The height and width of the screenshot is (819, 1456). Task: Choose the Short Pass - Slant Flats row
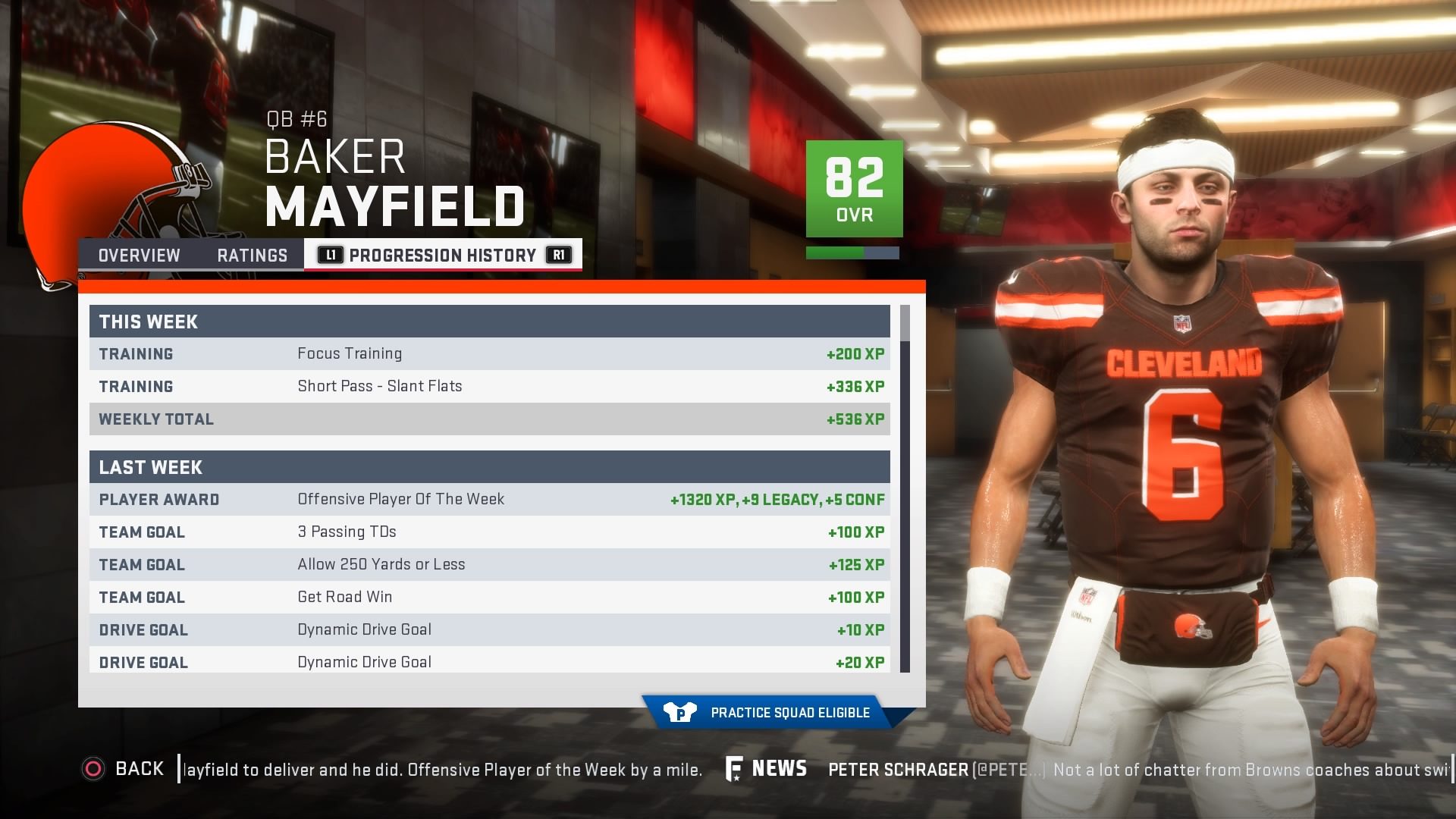pyautogui.click(x=490, y=387)
